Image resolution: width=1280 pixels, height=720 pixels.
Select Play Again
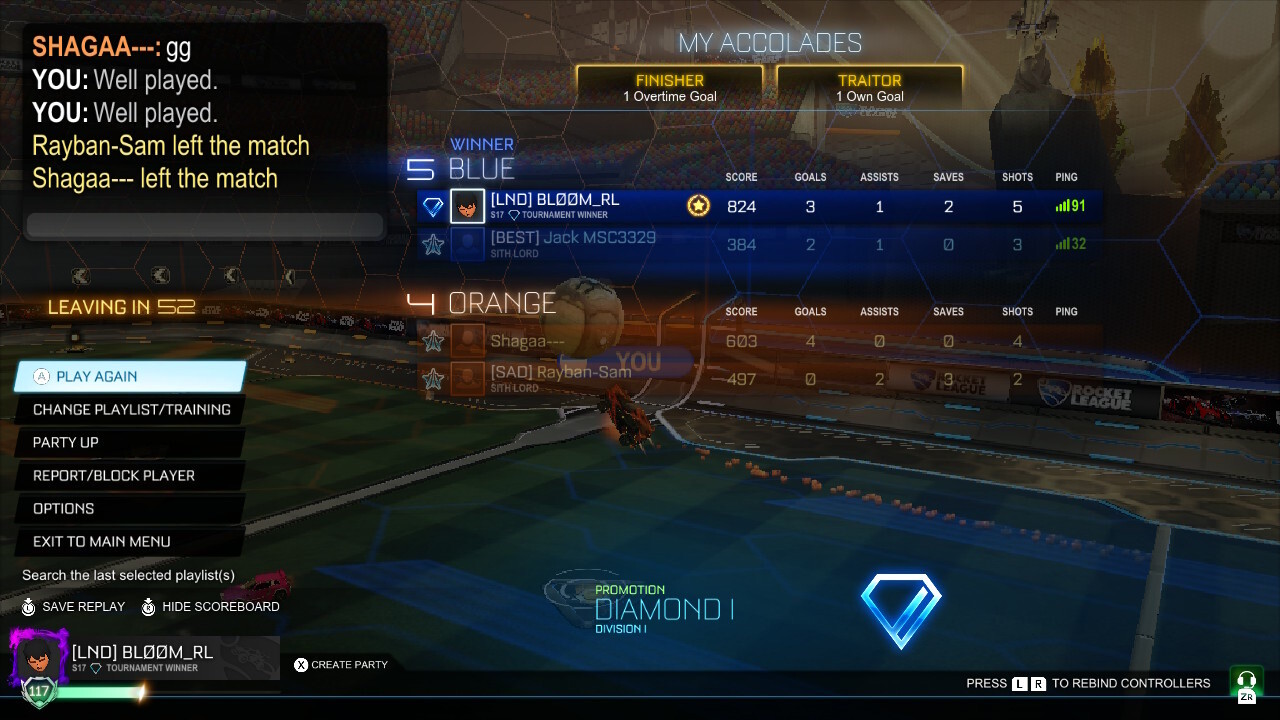(130, 376)
